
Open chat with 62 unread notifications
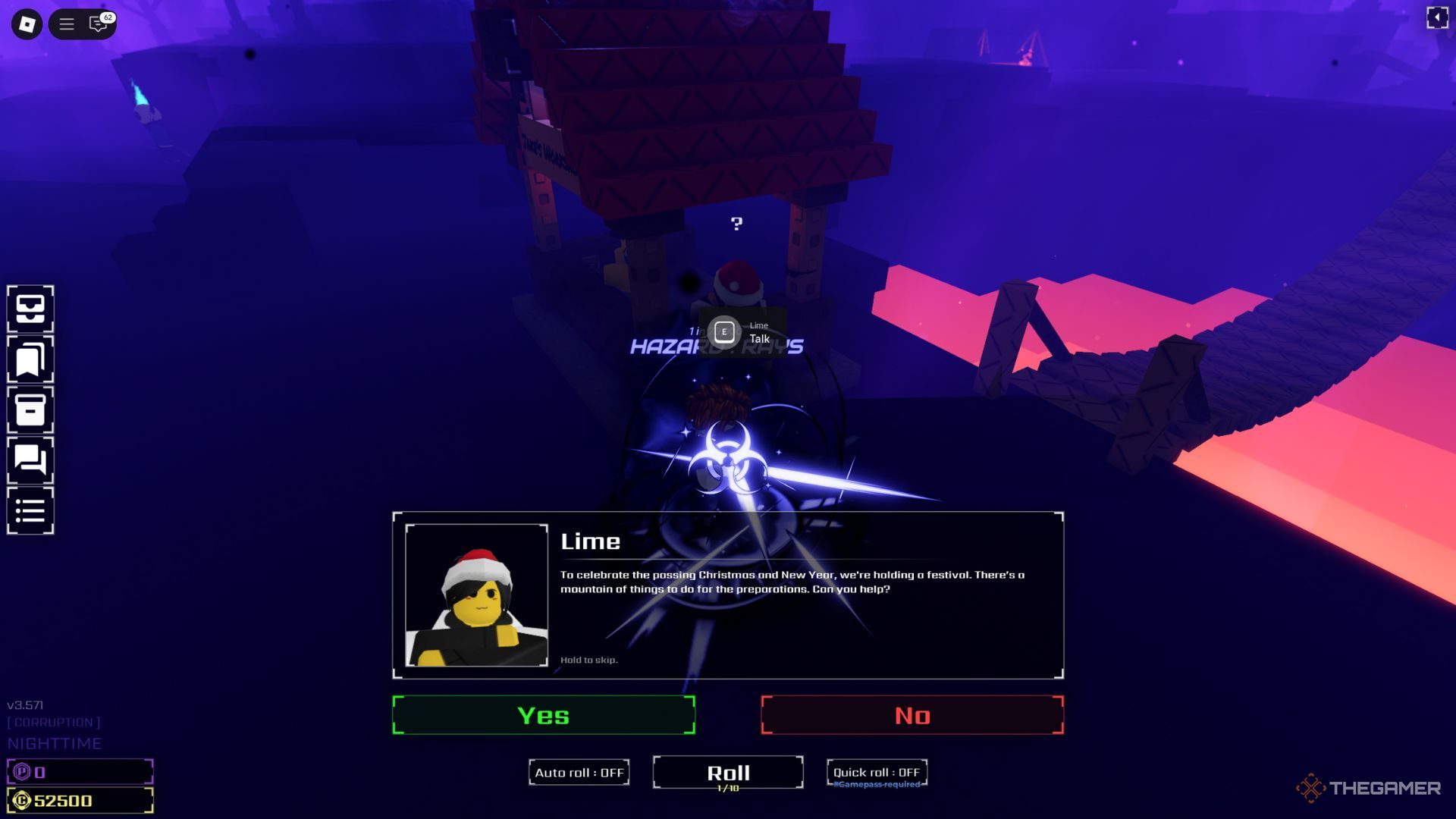click(x=96, y=25)
